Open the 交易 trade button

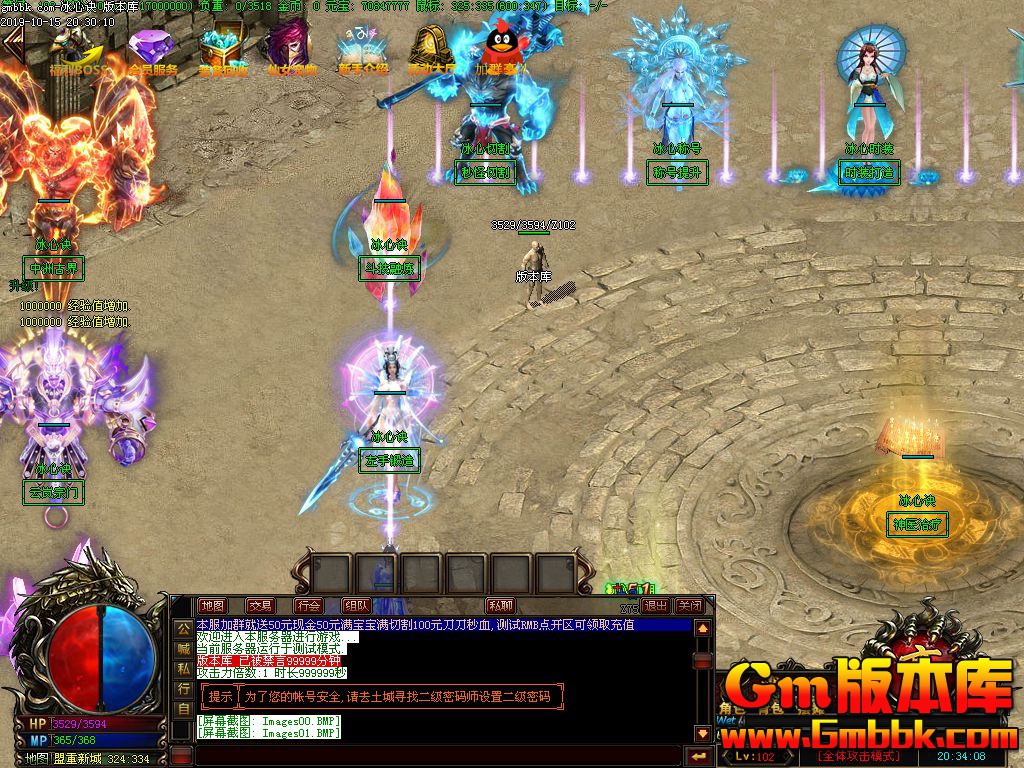261,605
